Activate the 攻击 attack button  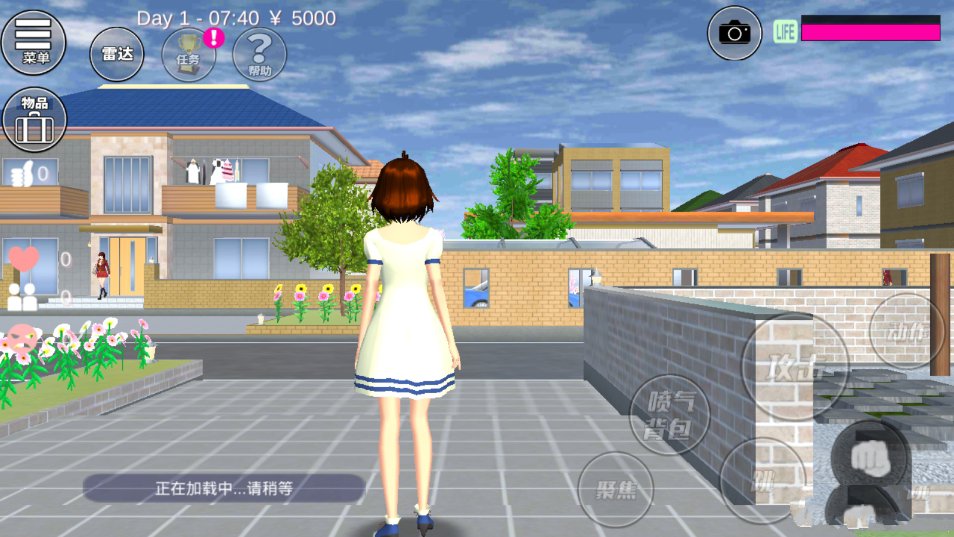click(795, 366)
